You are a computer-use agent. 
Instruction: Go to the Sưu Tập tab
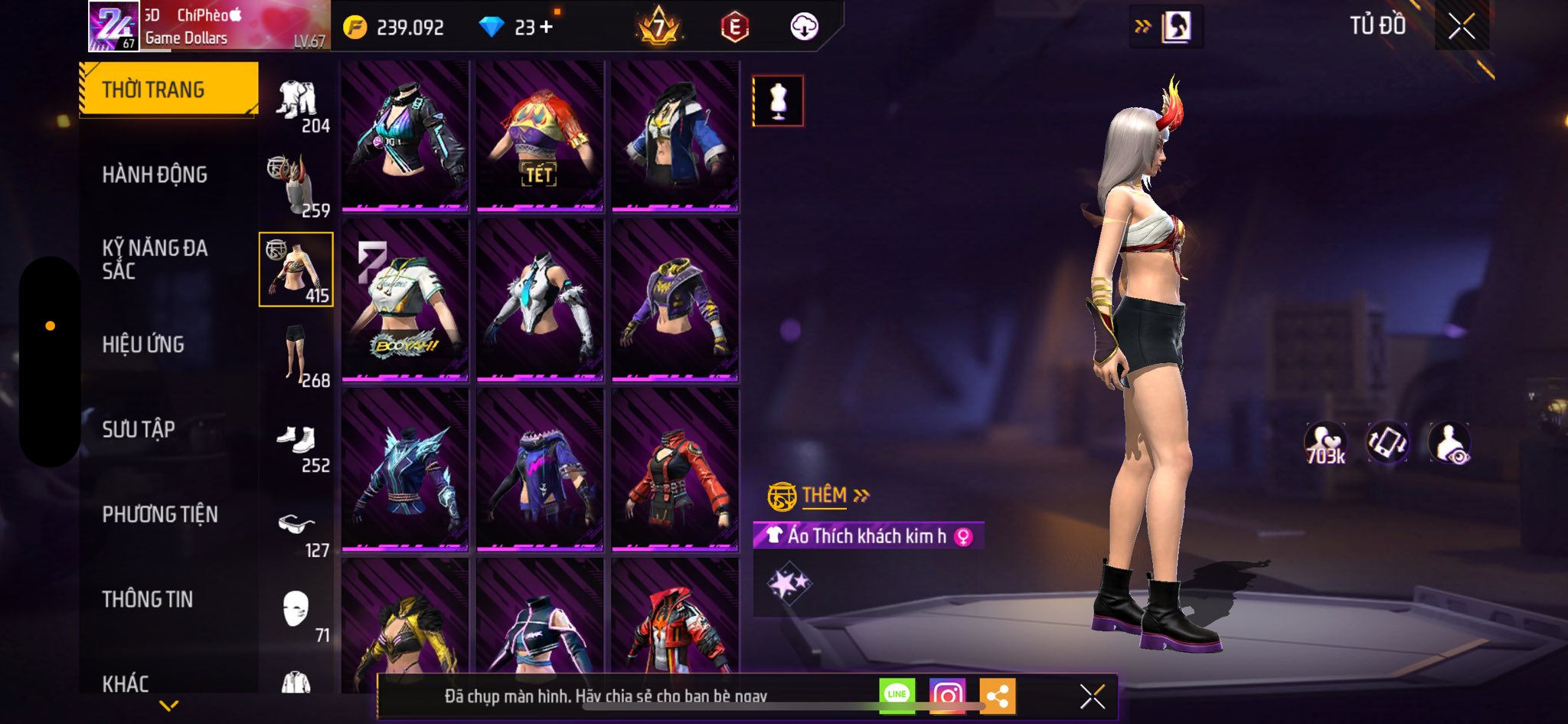(139, 429)
